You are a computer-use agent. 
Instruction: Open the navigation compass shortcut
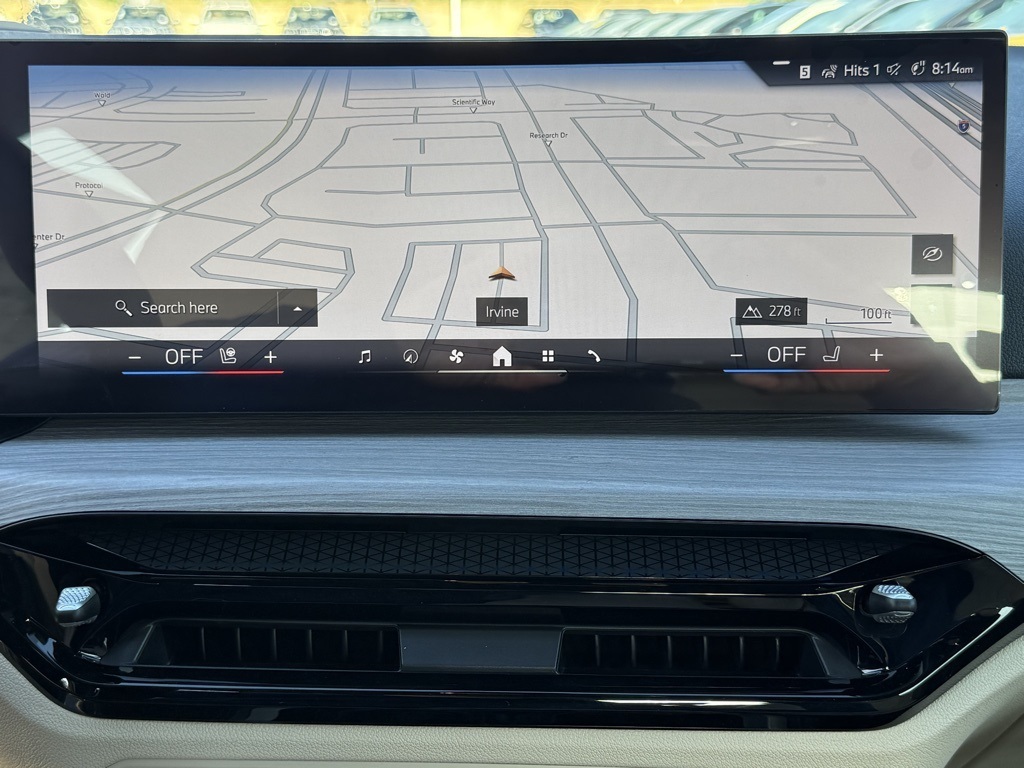tap(409, 356)
